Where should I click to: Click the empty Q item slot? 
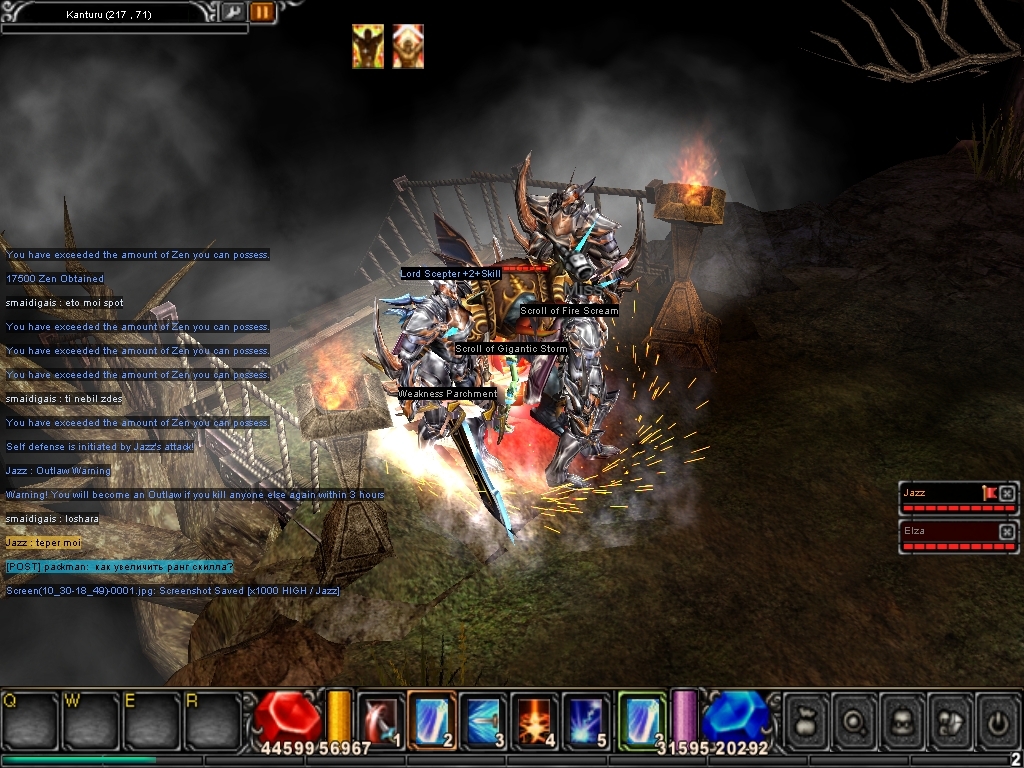click(31, 718)
